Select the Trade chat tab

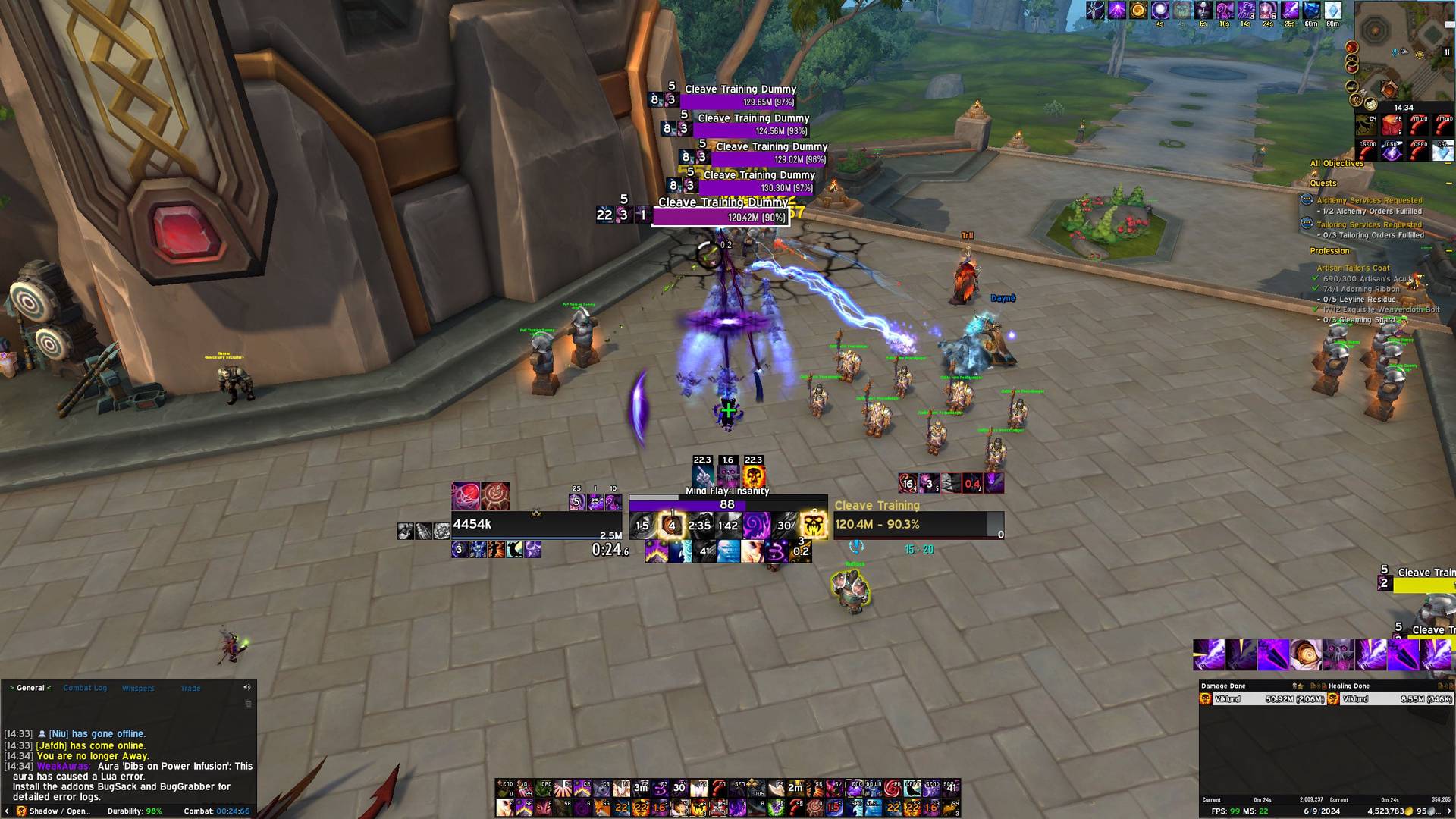[190, 689]
